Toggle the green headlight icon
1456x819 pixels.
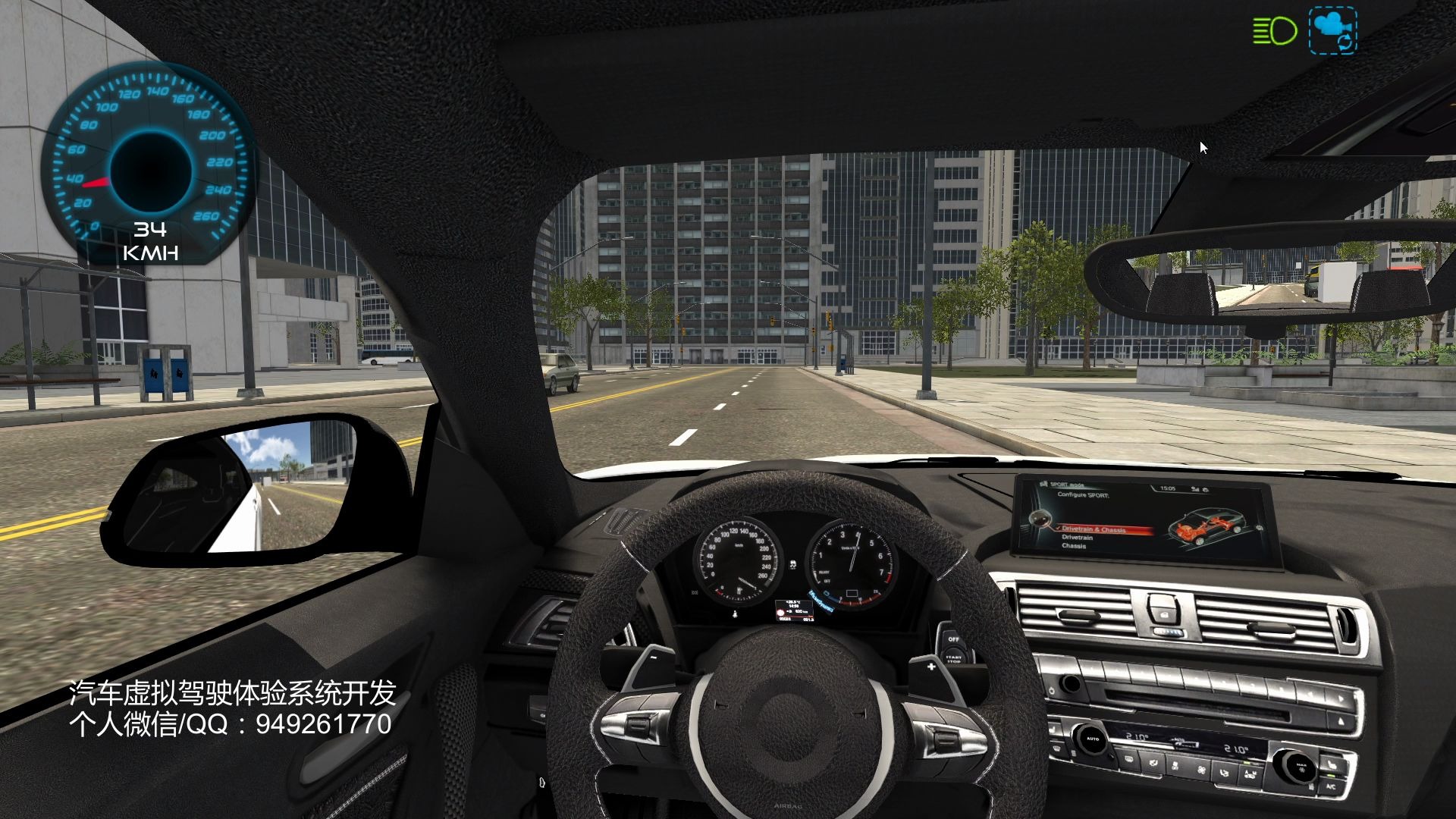(1274, 31)
